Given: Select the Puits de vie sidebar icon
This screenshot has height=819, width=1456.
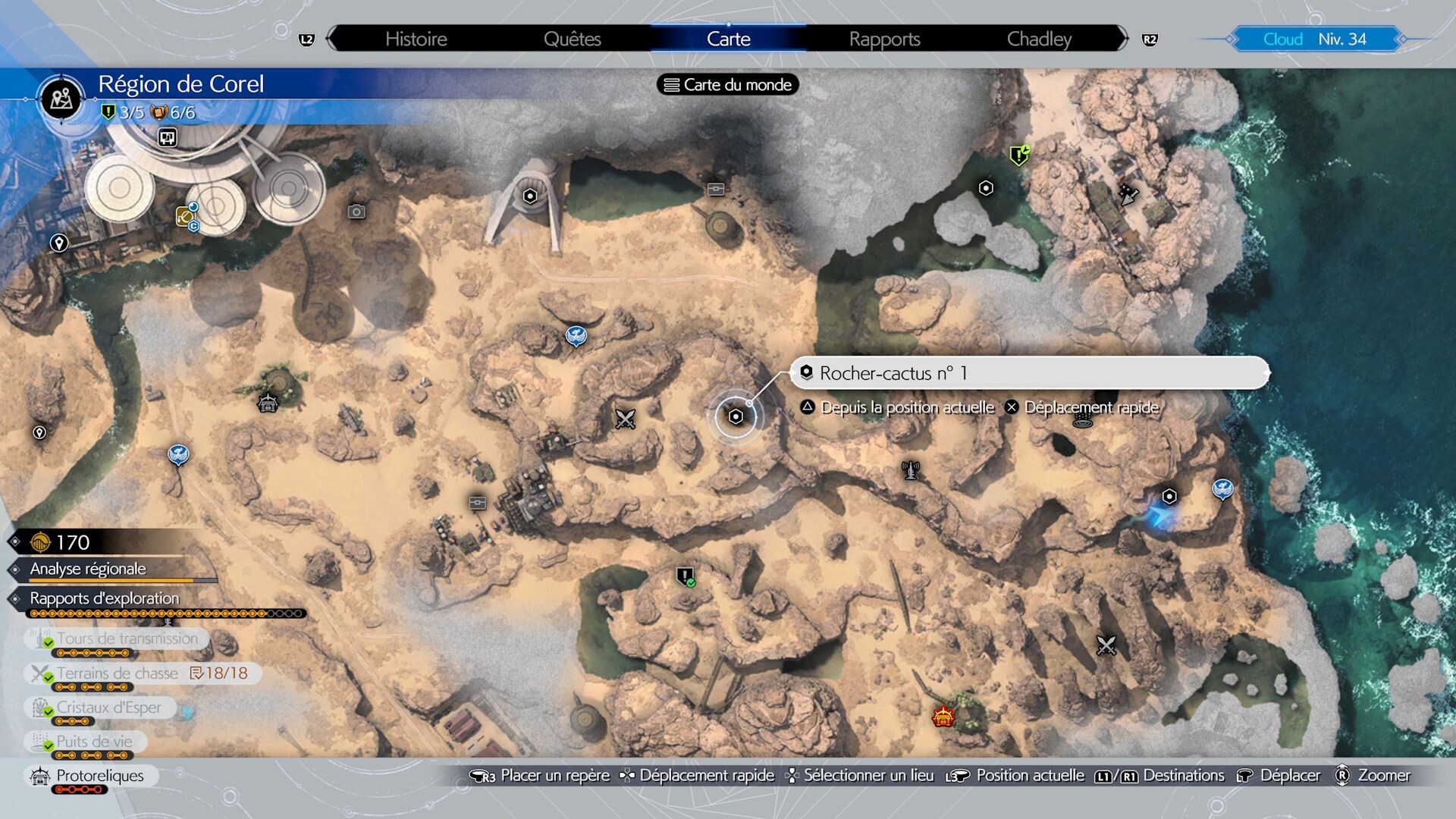Looking at the screenshot, I should 39,742.
